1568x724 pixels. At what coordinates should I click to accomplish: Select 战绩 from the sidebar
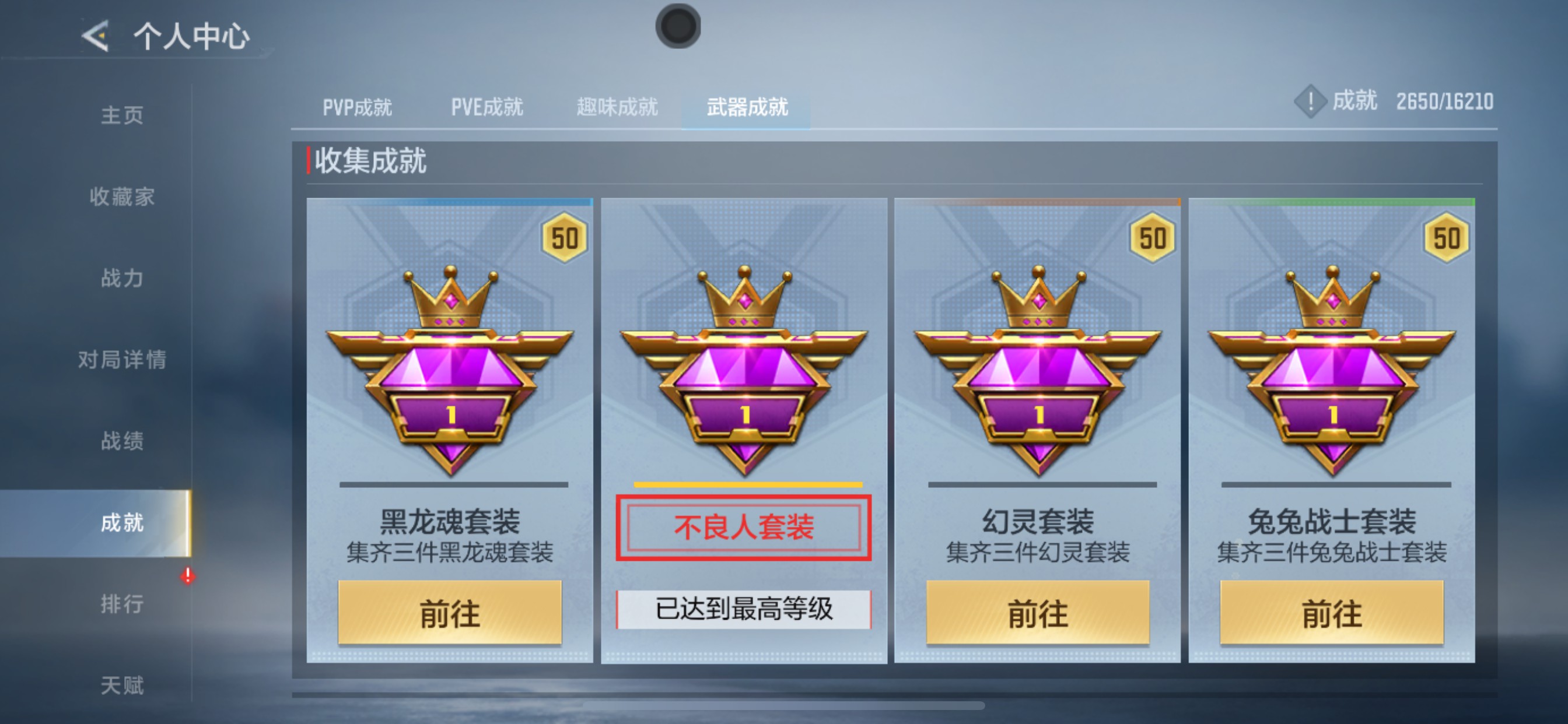(x=122, y=442)
